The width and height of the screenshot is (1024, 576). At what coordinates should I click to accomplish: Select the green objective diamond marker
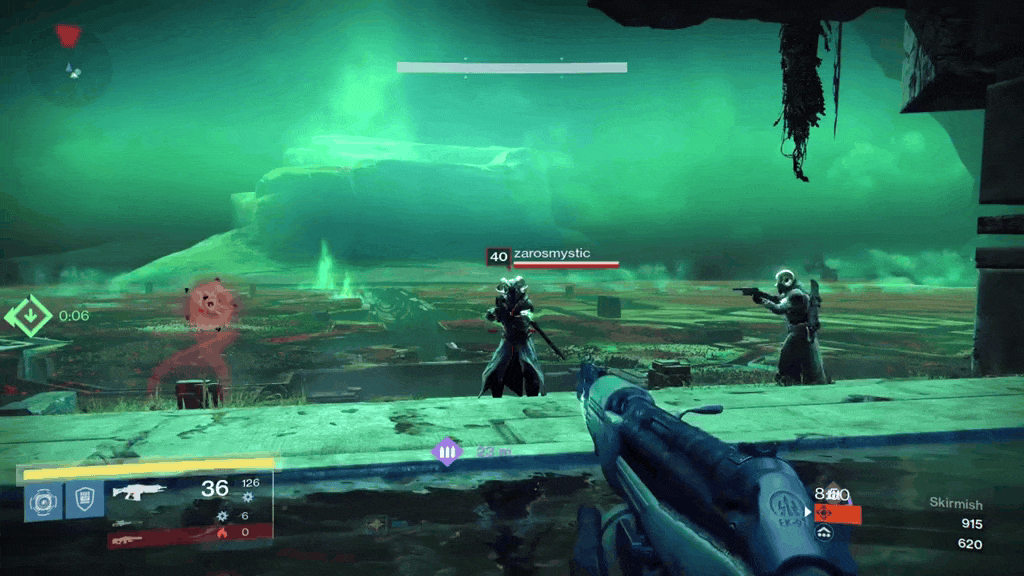click(31, 316)
